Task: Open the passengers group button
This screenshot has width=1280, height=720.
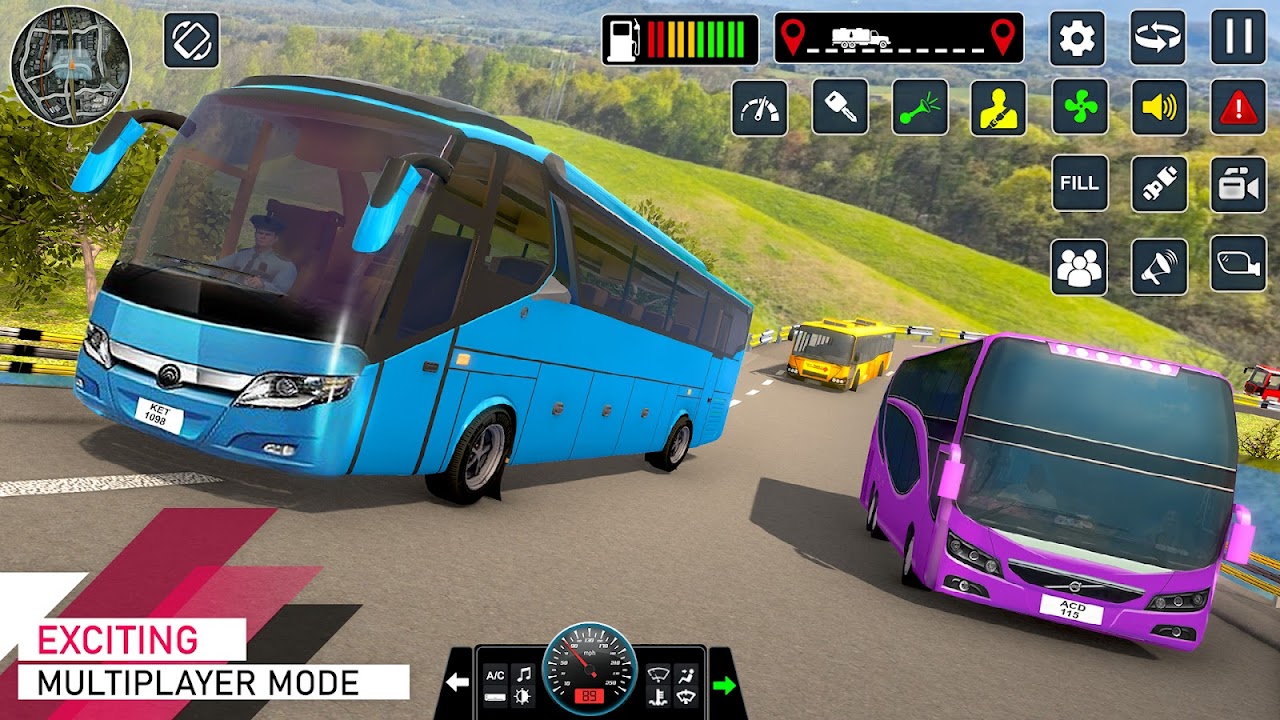Action: tap(1079, 267)
